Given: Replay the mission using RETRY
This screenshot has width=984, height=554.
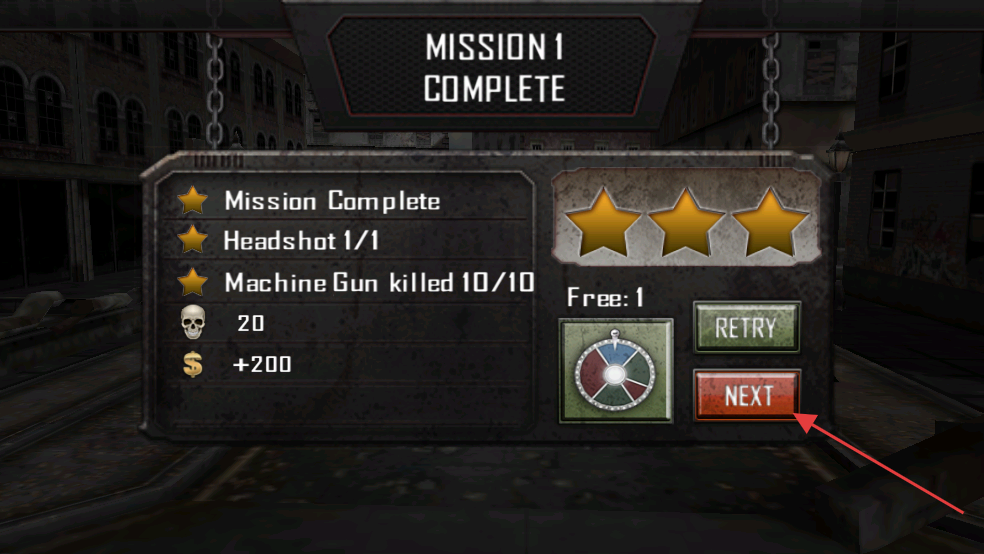Looking at the screenshot, I should click(x=747, y=327).
